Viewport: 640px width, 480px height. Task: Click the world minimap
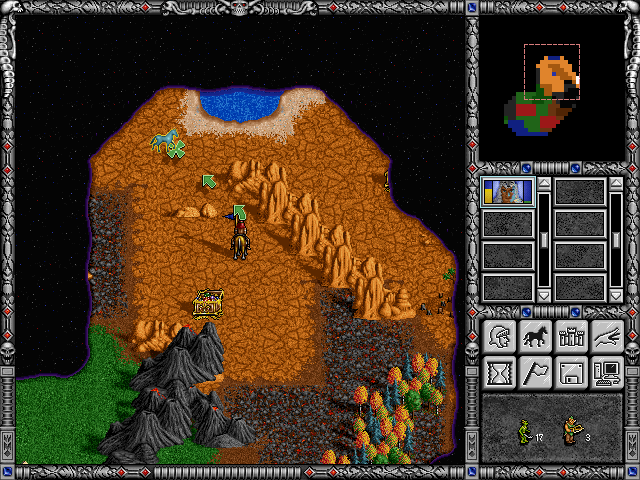552,89
